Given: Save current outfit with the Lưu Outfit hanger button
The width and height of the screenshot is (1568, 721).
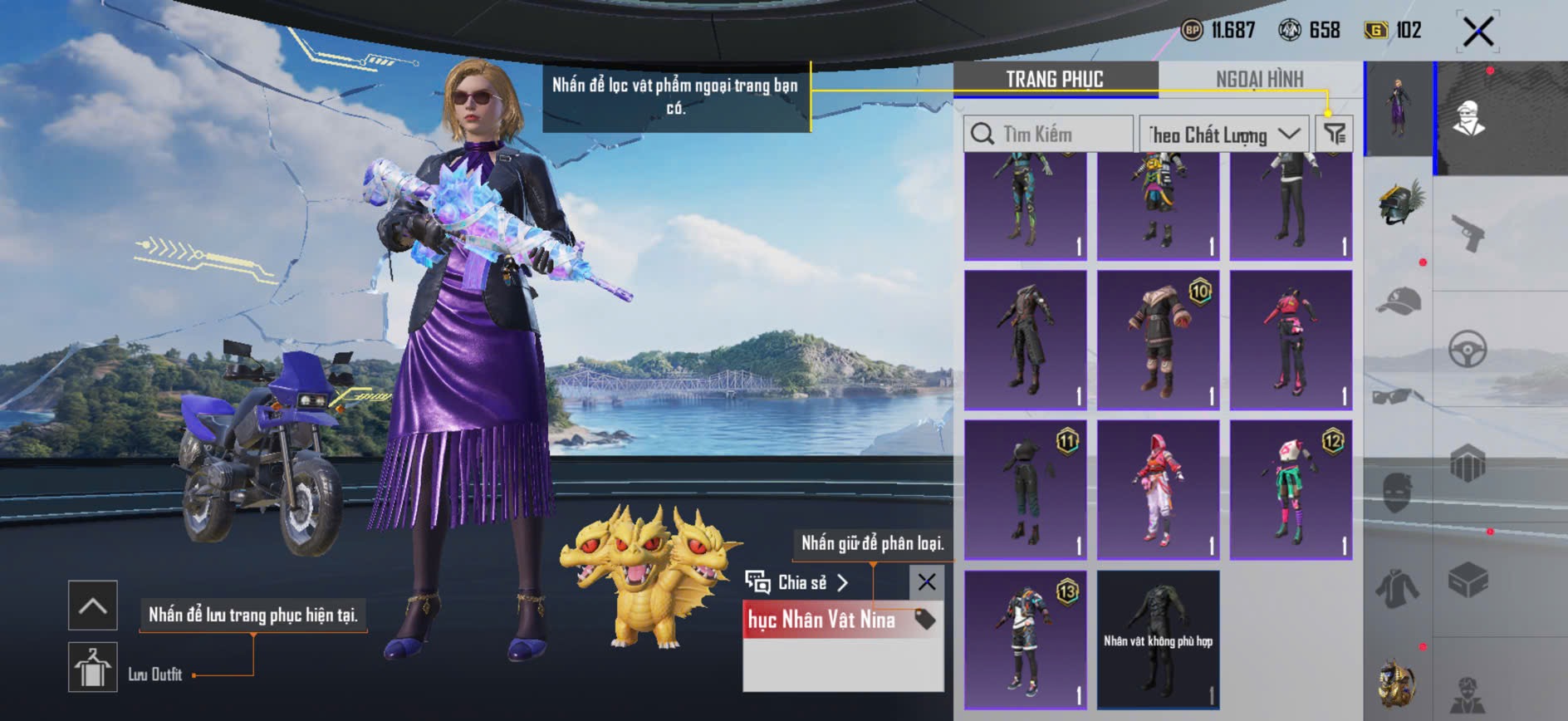Looking at the screenshot, I should pos(92,667).
